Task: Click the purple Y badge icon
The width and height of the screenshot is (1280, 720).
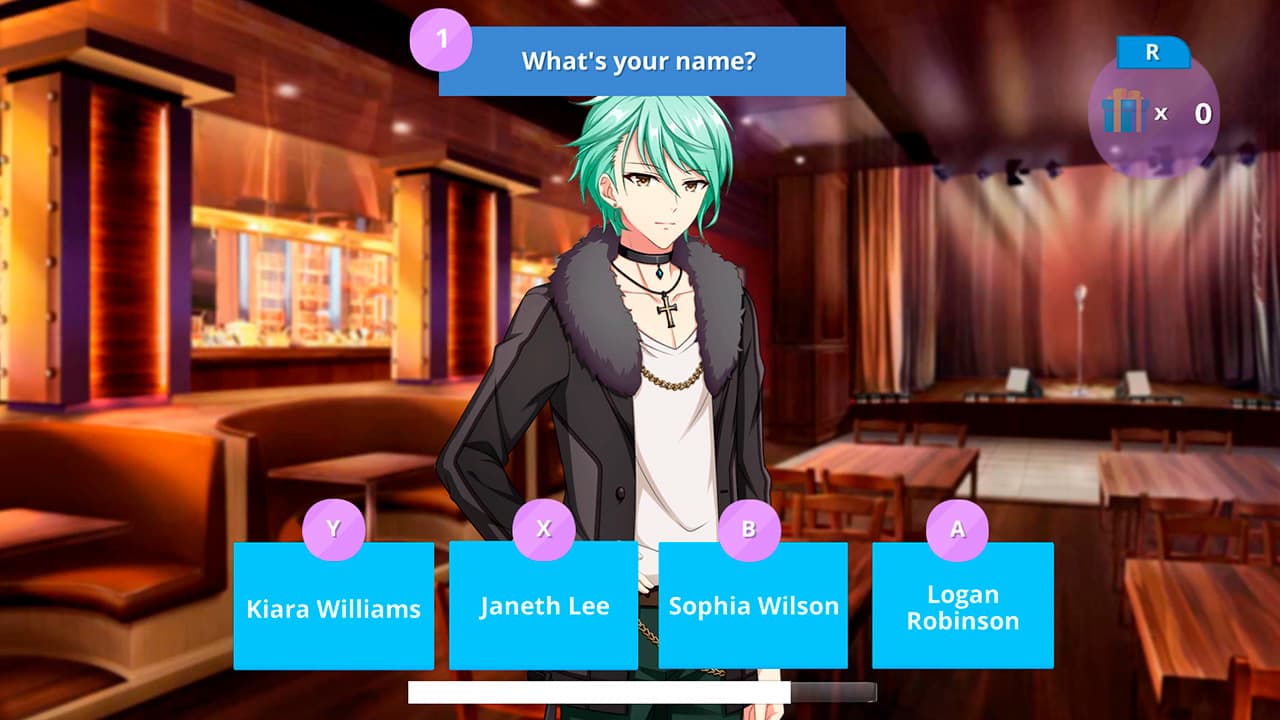Action: coord(335,530)
